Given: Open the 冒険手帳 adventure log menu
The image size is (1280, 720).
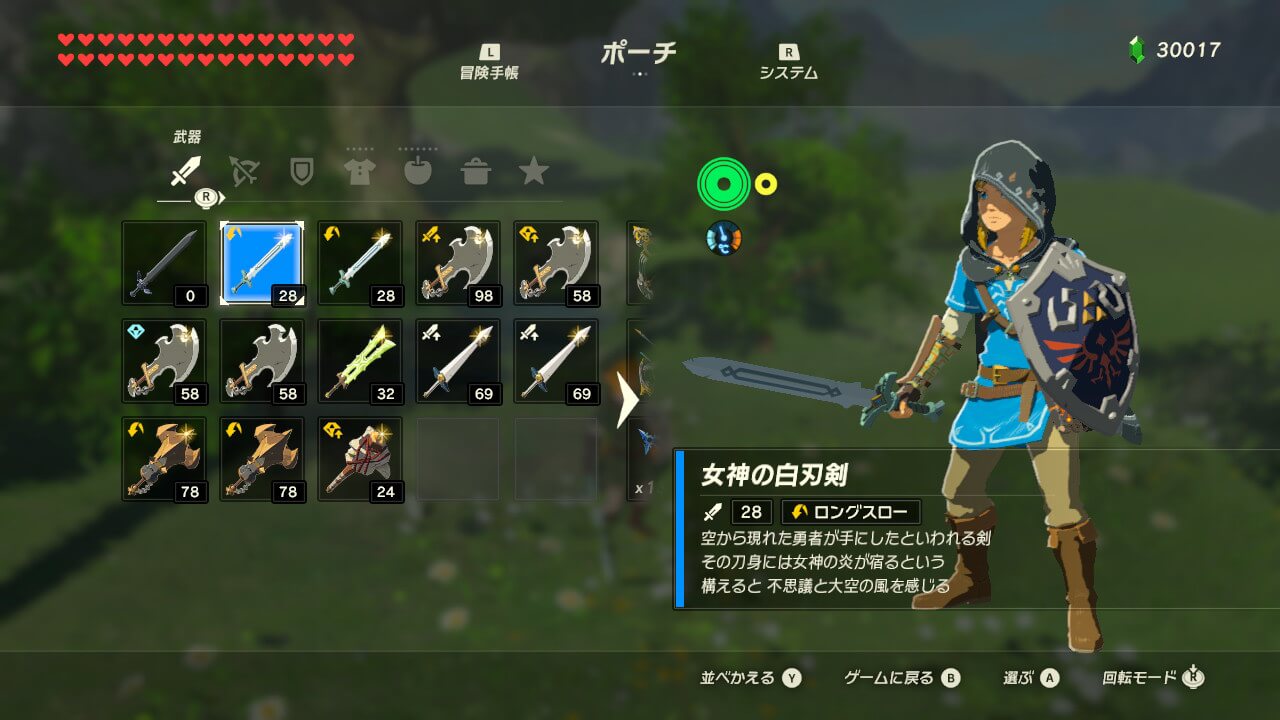Looking at the screenshot, I should [x=489, y=63].
